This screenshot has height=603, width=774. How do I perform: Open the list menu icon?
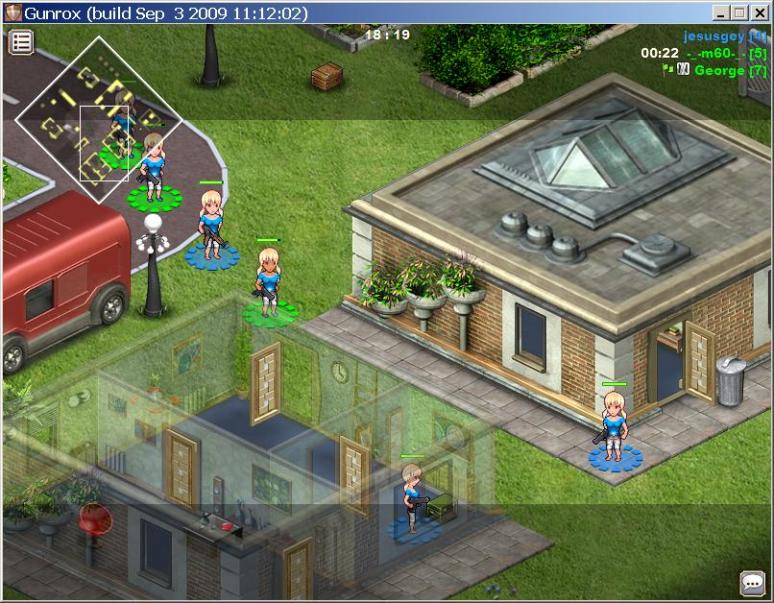coord(21,42)
